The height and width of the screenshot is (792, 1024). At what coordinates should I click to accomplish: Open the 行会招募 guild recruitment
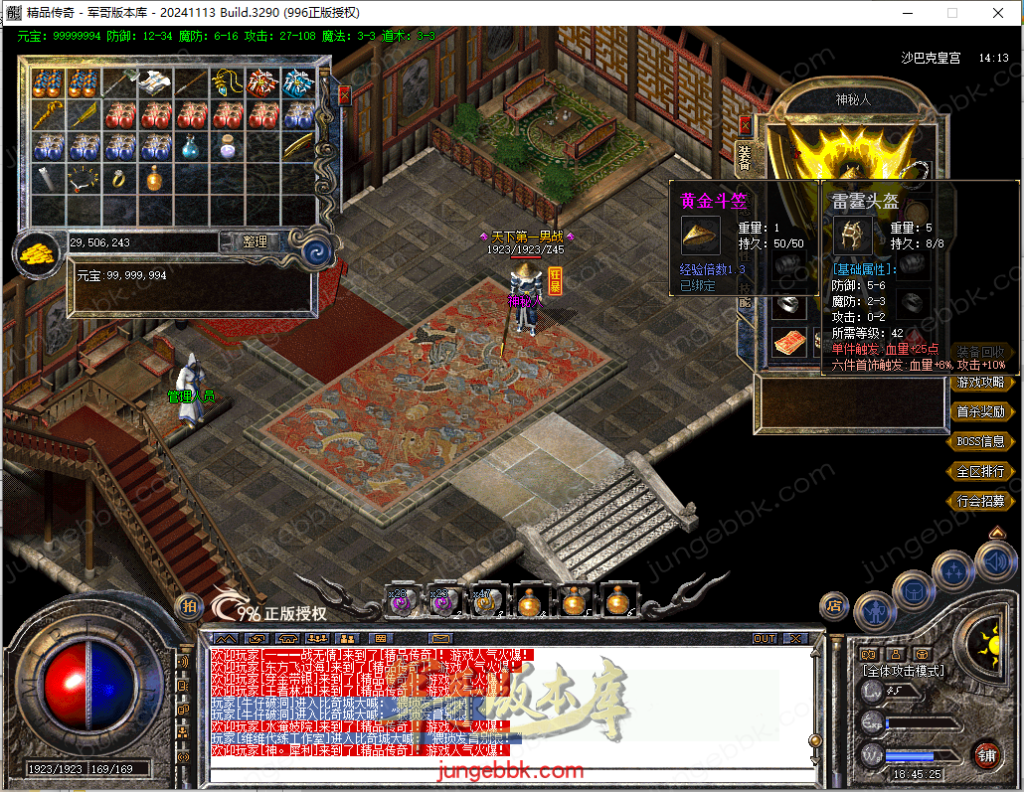[x=980, y=501]
